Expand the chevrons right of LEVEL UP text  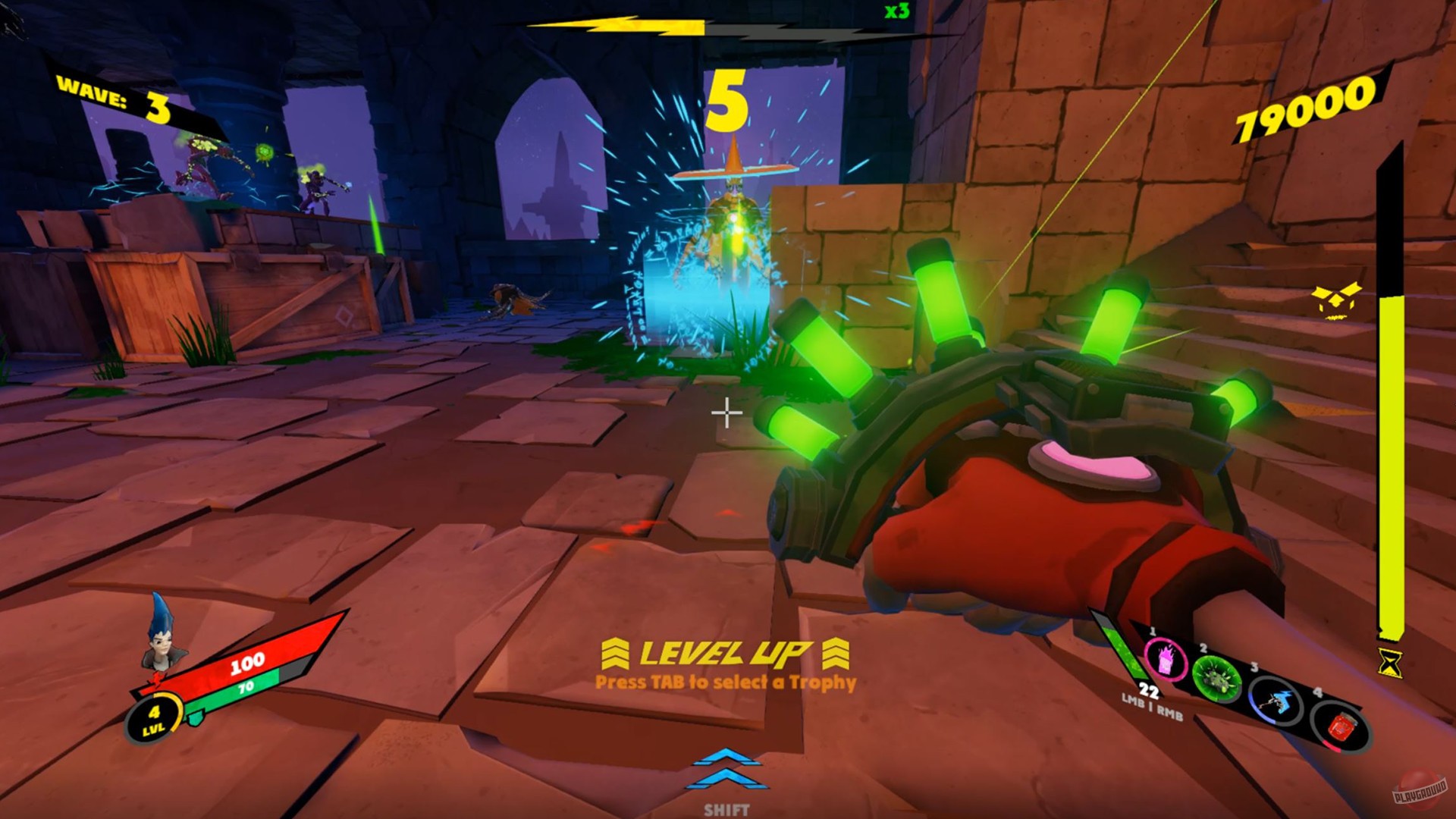point(836,654)
